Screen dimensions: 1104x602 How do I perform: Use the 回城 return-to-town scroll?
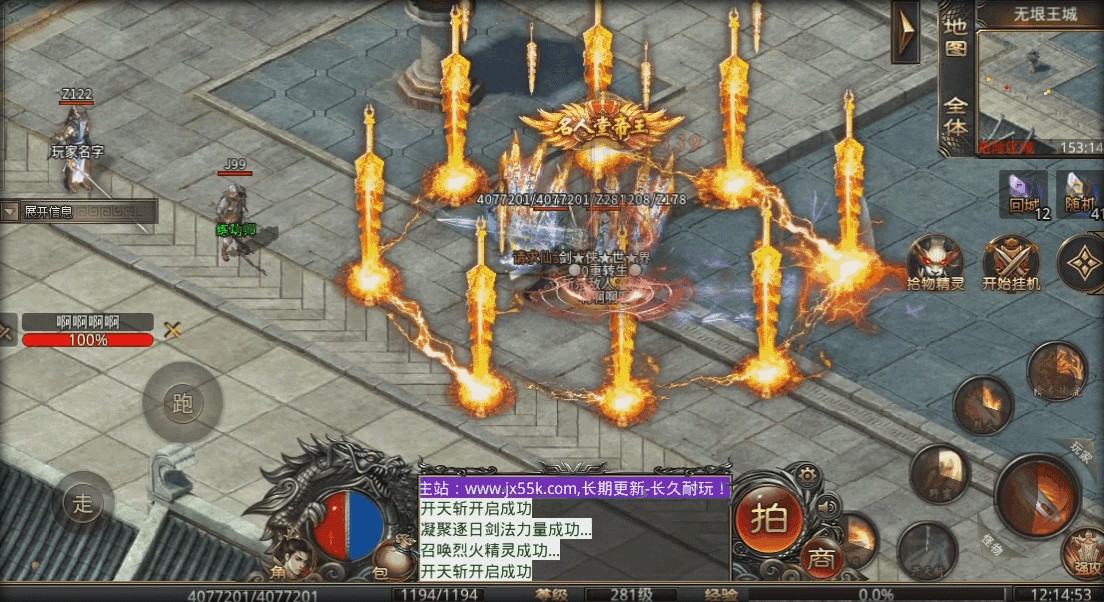[x=1023, y=194]
